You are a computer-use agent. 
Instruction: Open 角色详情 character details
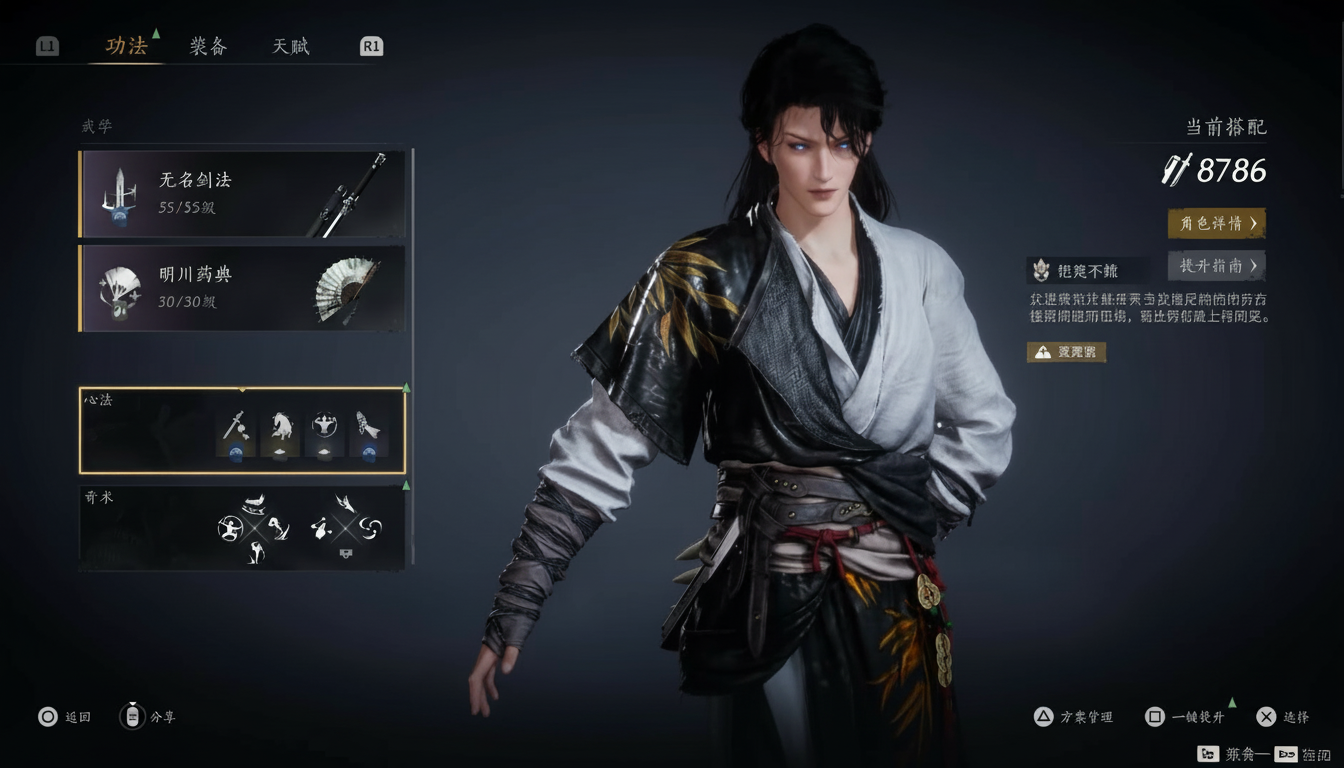click(x=1216, y=223)
